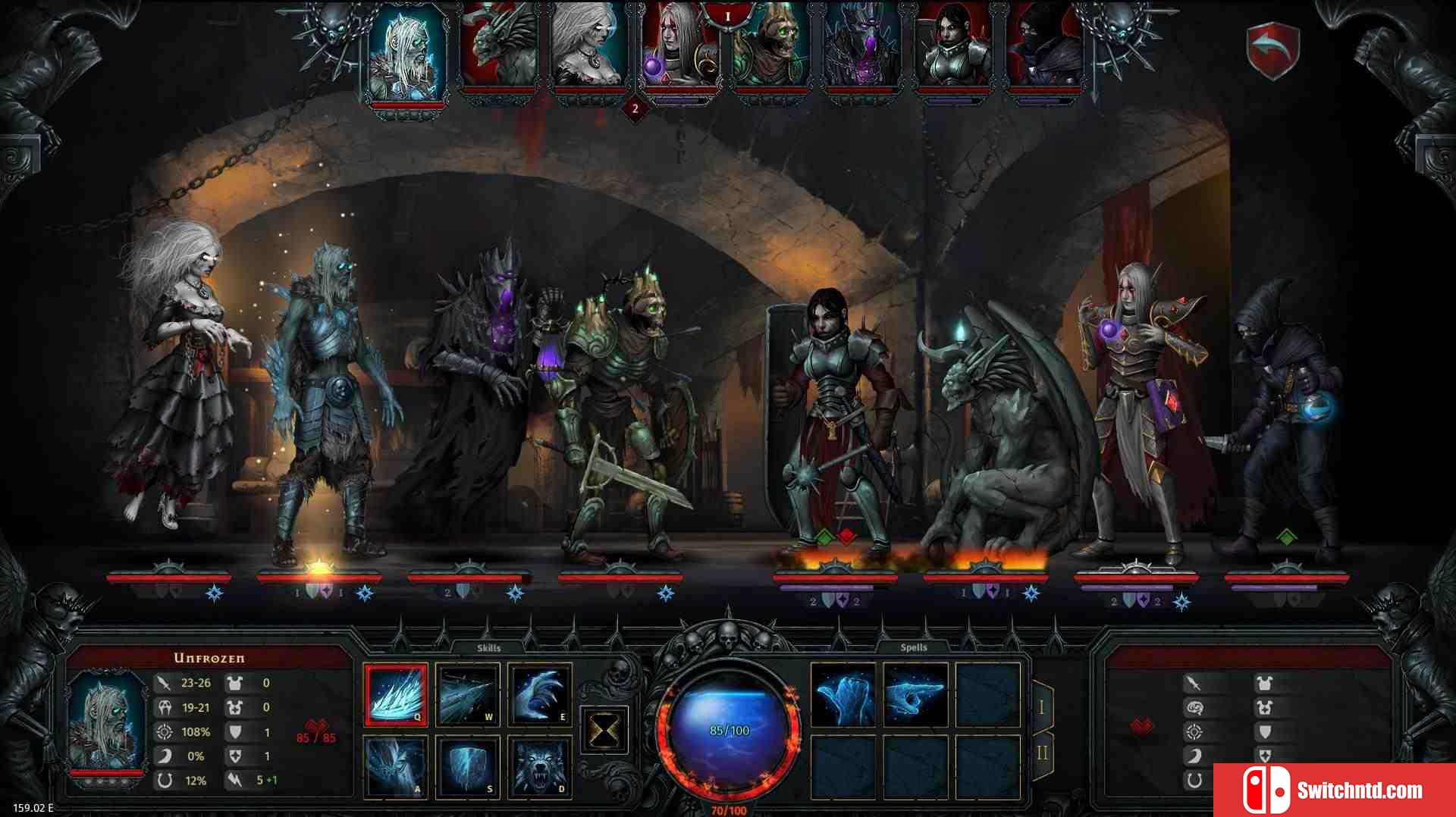Choose the hooded masked rogue portrait

point(1043,47)
